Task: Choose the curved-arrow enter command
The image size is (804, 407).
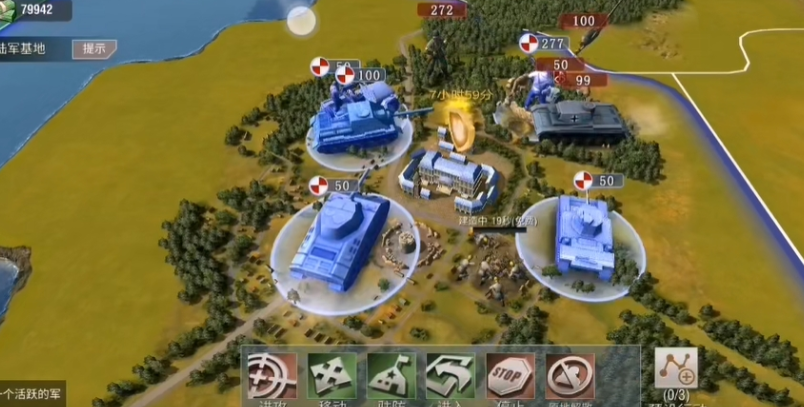Action: point(451,376)
